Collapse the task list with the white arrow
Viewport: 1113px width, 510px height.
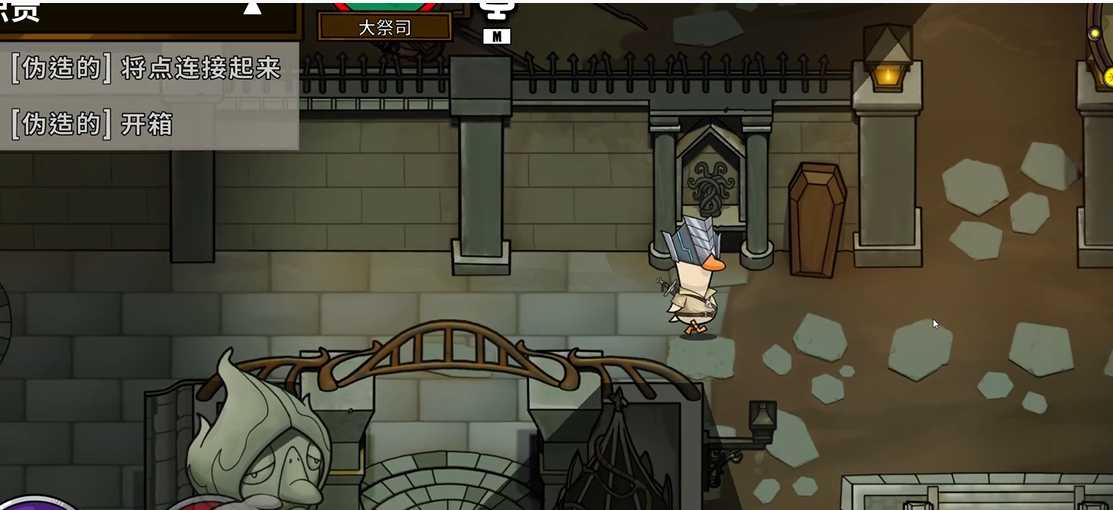[x=252, y=8]
